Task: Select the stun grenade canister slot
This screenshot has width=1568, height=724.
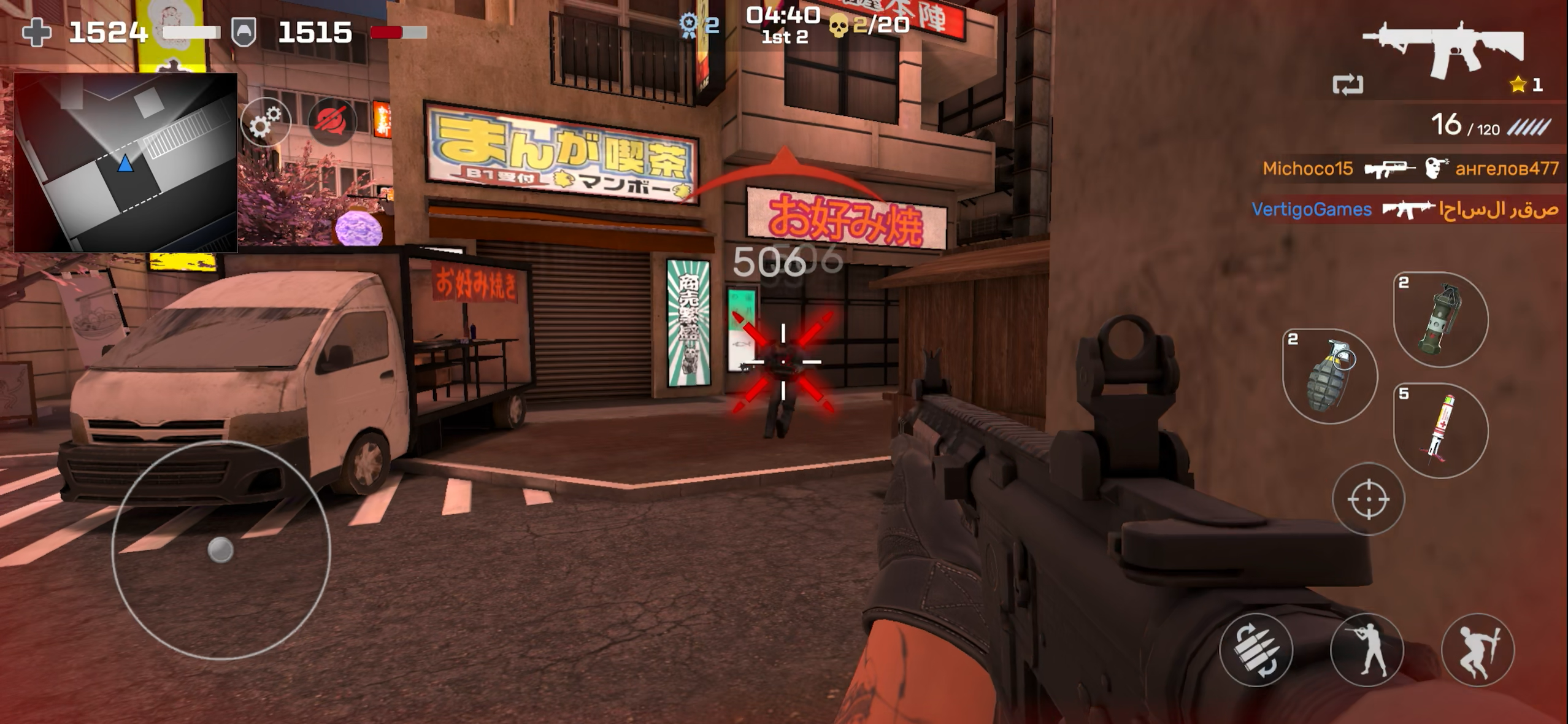Action: (x=1440, y=319)
